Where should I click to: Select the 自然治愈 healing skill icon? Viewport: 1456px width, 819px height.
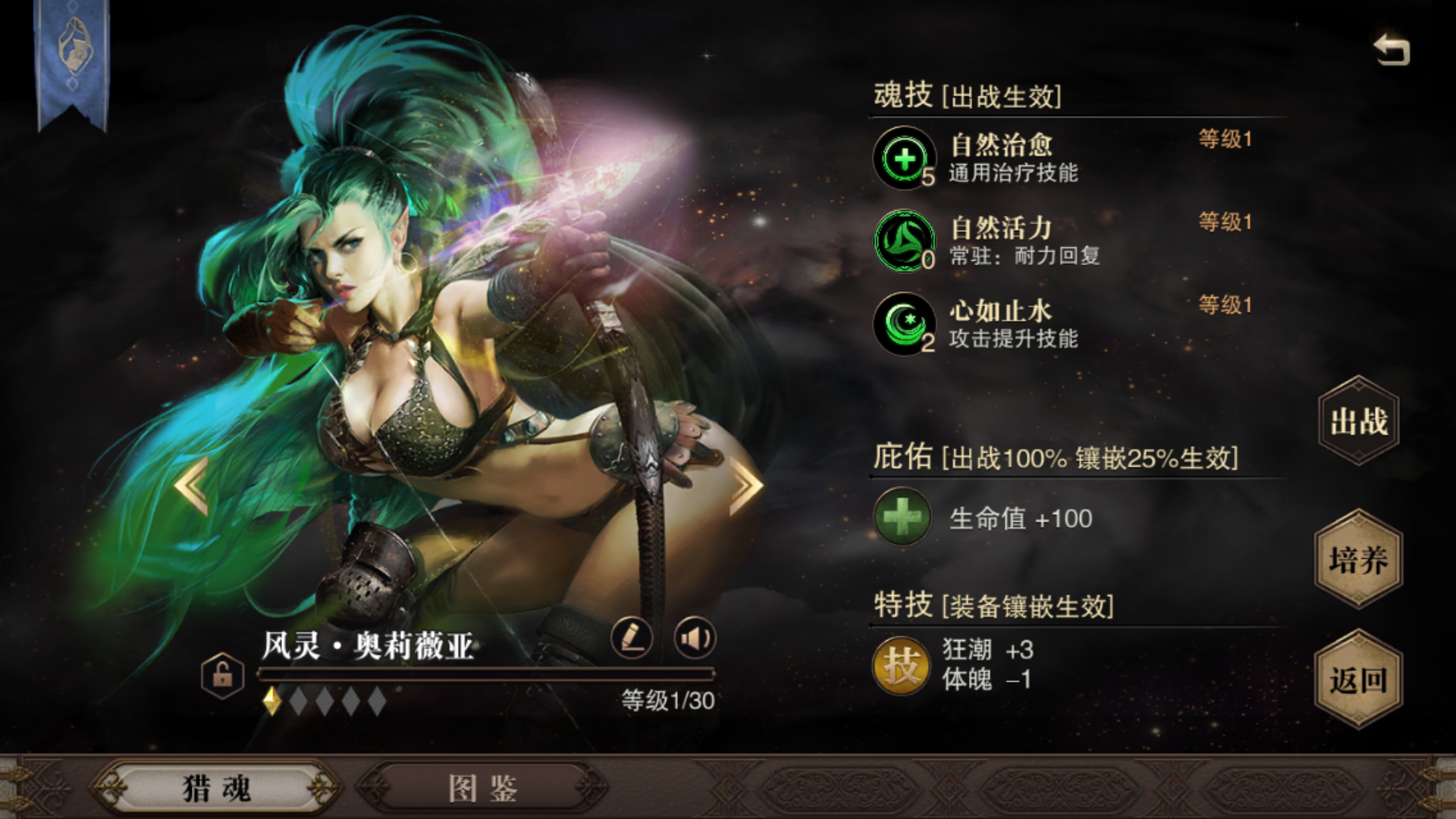click(904, 159)
